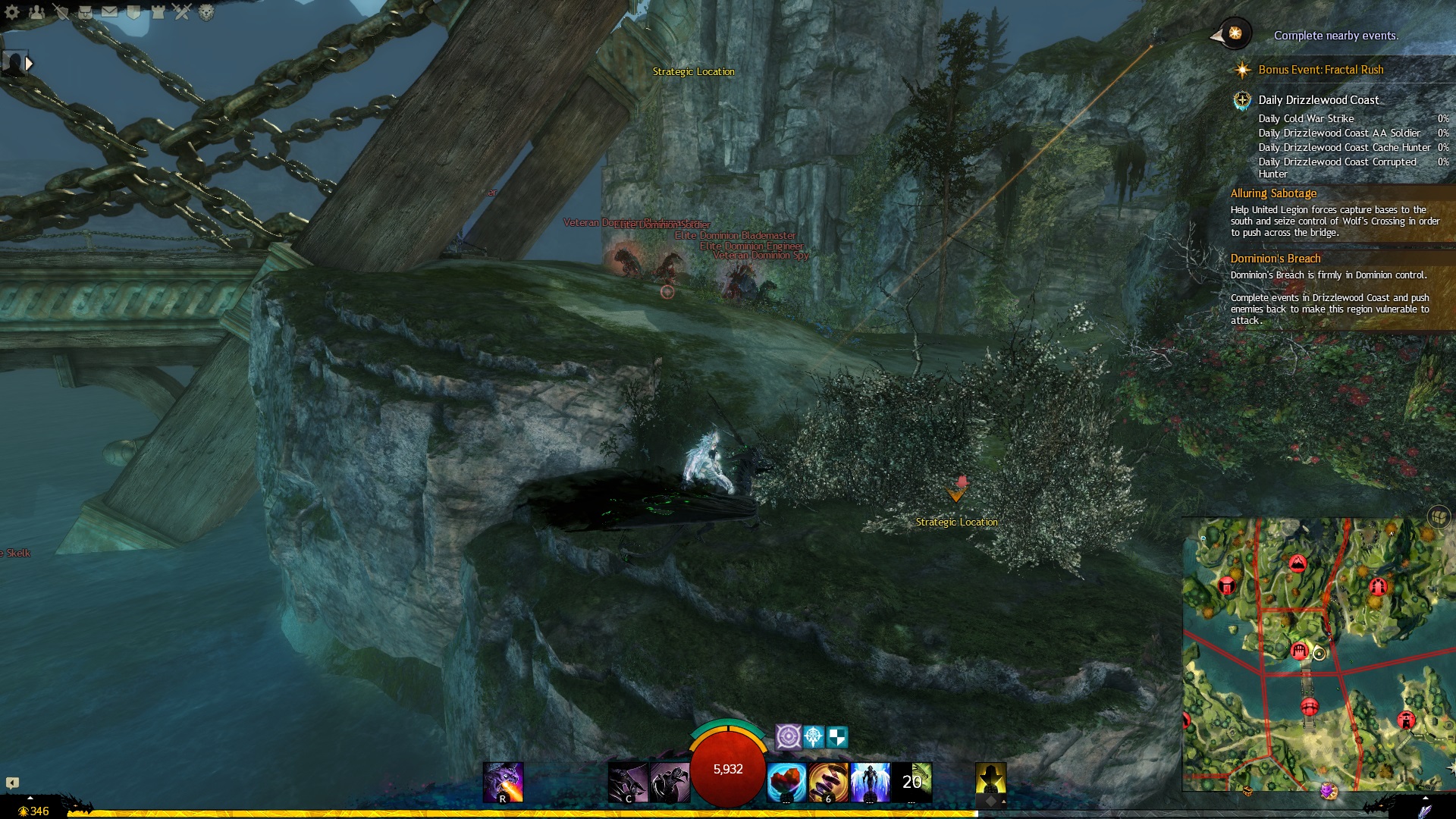Open the Daily Drizzlewood Coast achievement tracker
1456x819 pixels.
[x=1318, y=100]
